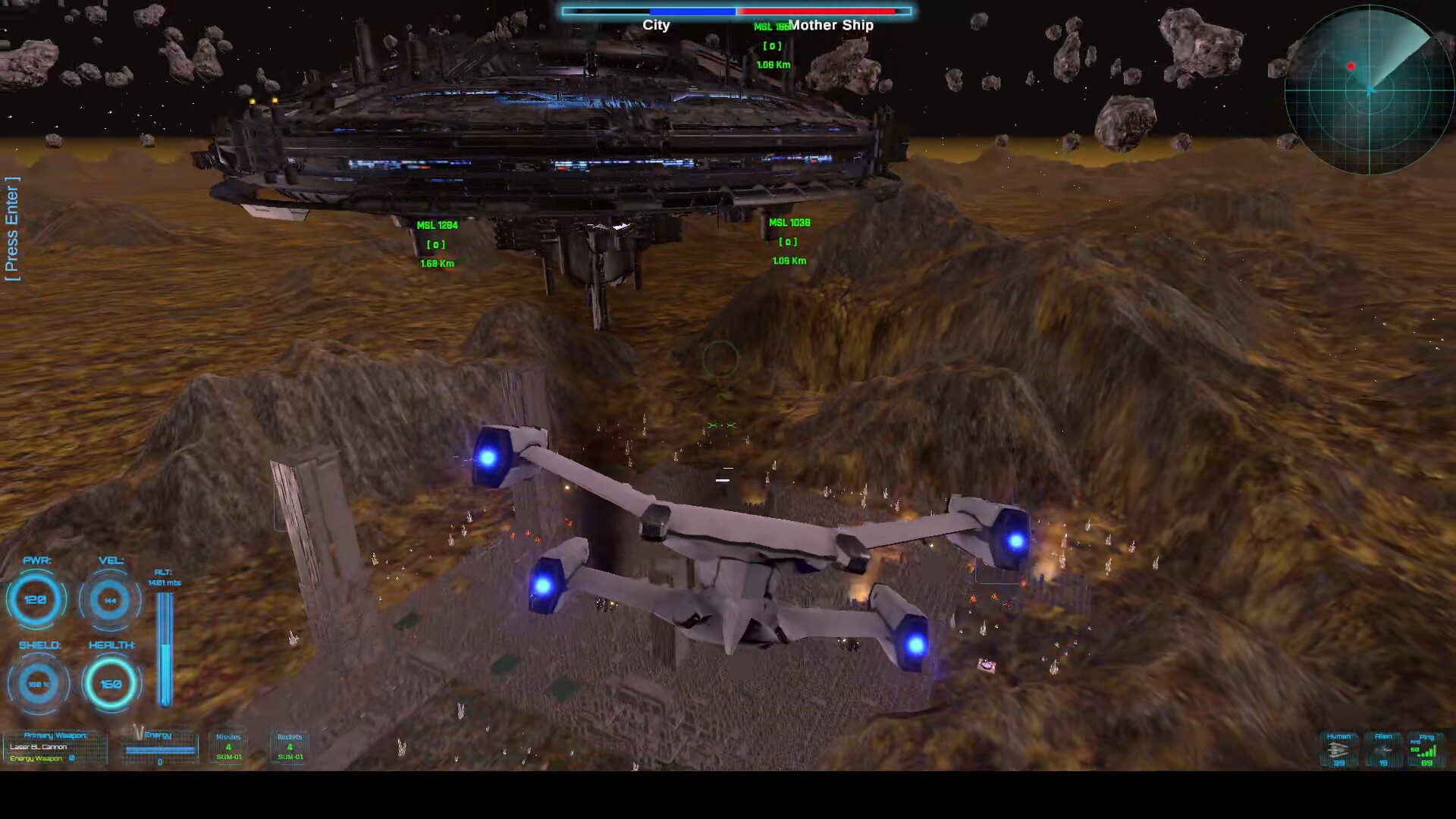Screen dimensions: 1456x819
Task: Select the Rockets SUM-01 weapon panel
Action: coord(289,747)
